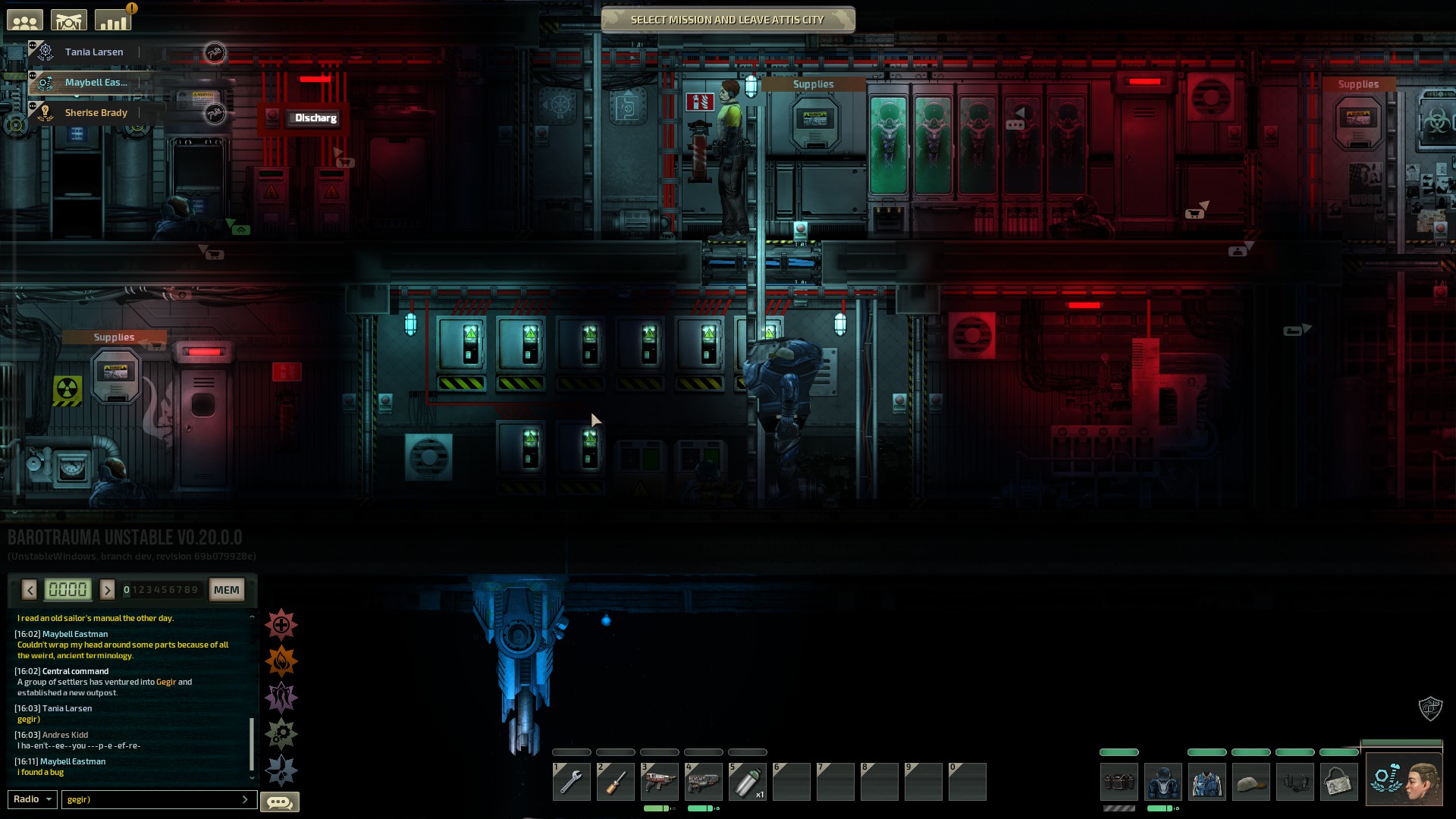Select the wrench in hotbar slot 1
The image size is (1456, 819).
click(571, 781)
